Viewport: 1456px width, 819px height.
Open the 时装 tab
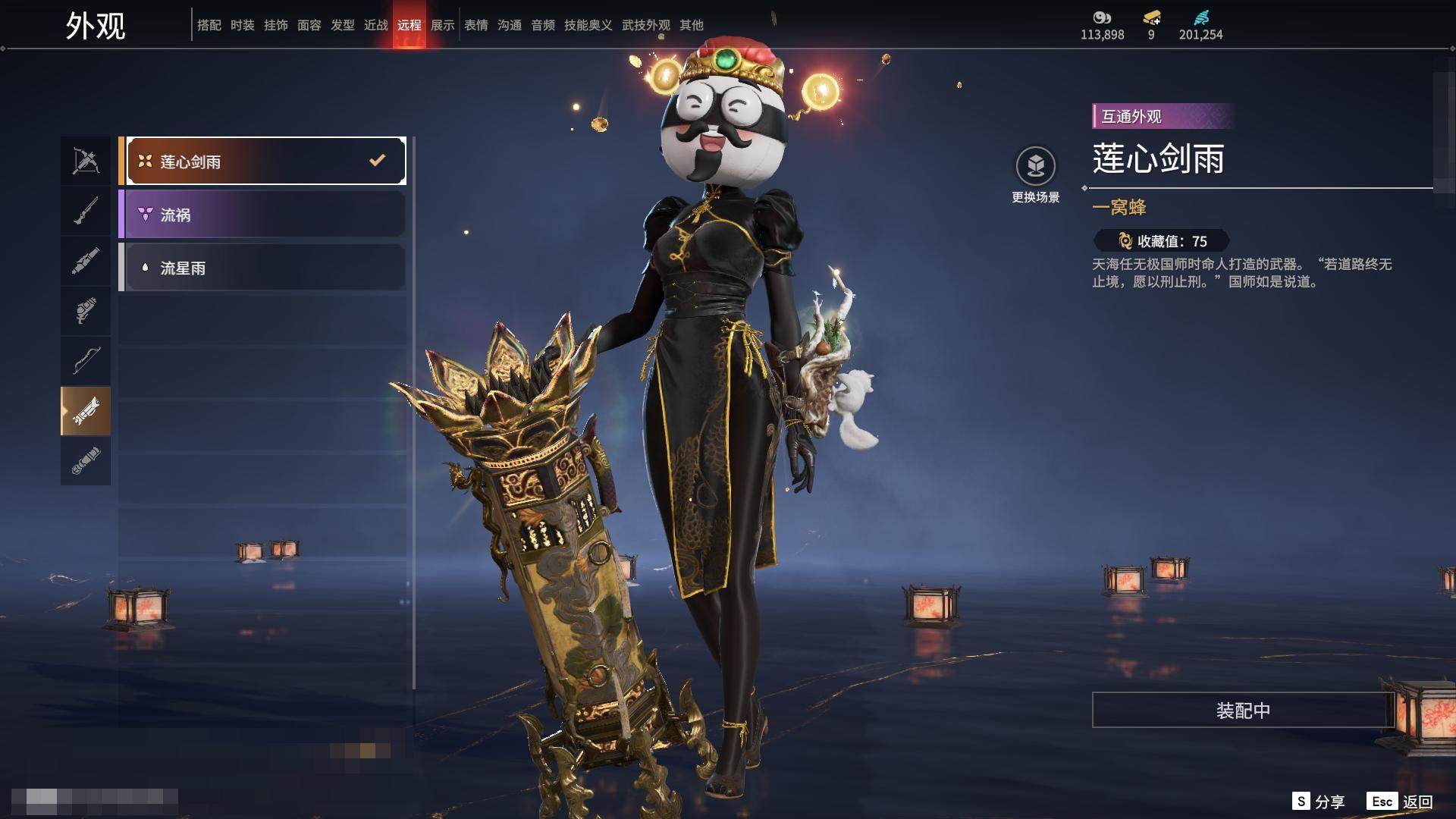click(x=243, y=25)
